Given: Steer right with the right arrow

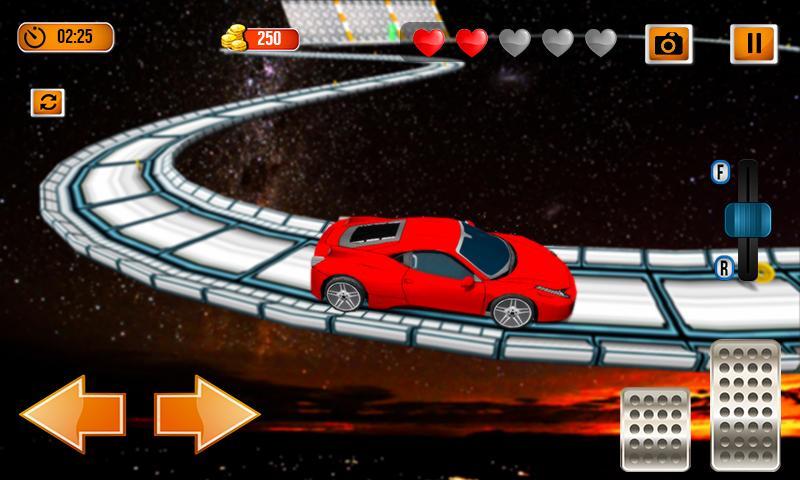Looking at the screenshot, I should click(208, 410).
